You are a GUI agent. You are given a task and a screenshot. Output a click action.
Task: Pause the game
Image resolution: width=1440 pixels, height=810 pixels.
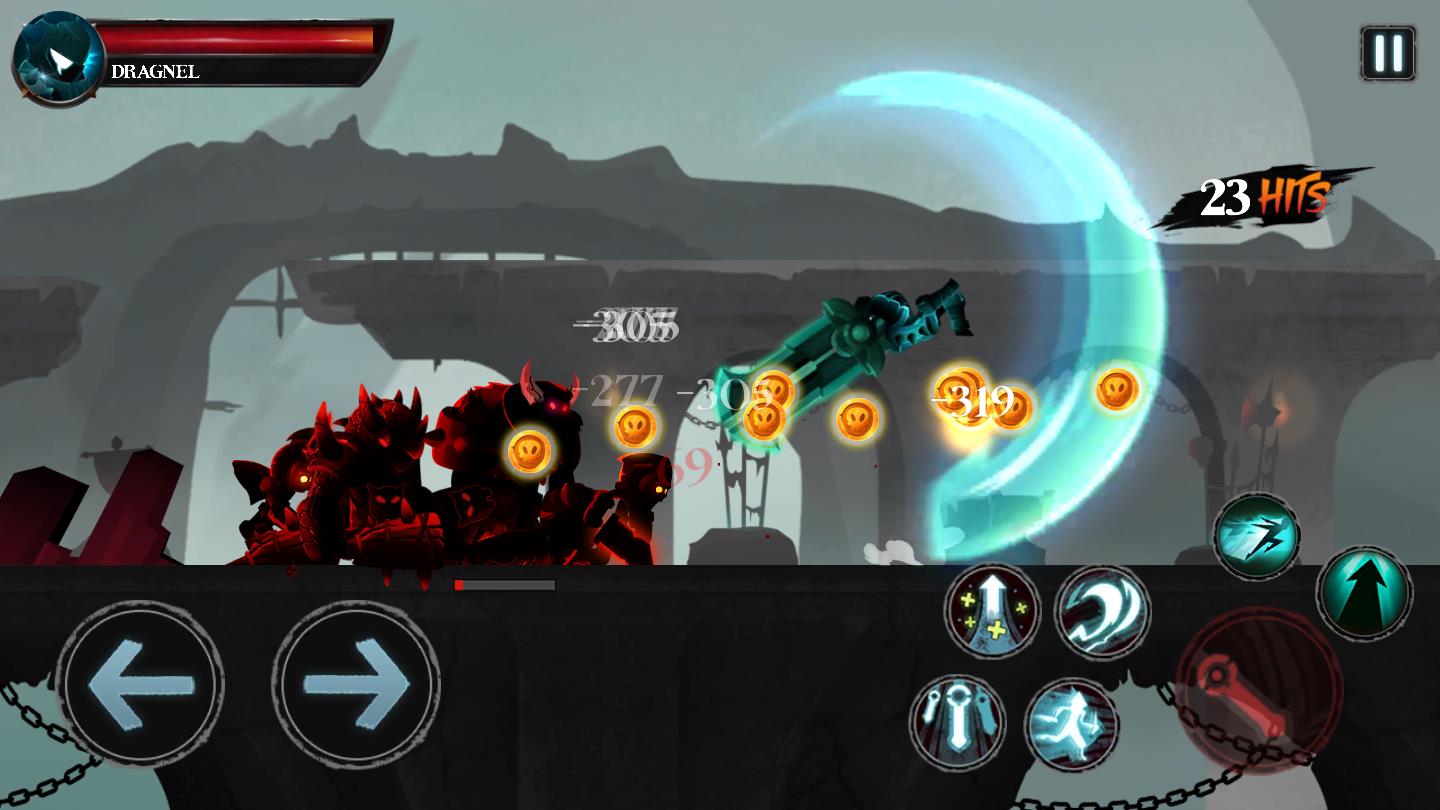click(x=1388, y=53)
